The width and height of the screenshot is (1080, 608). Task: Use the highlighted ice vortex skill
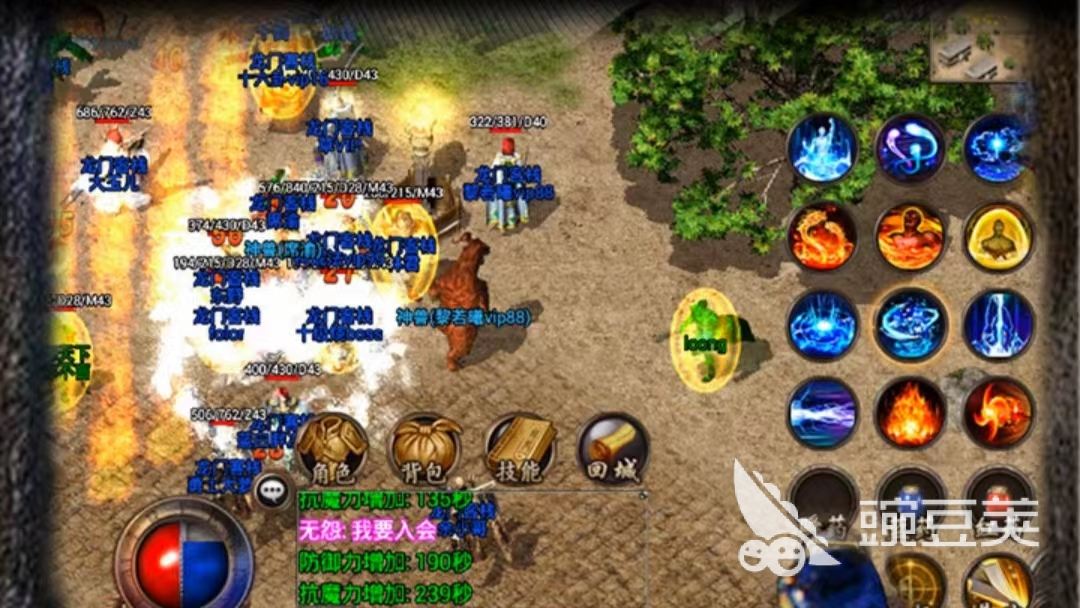pos(911,325)
